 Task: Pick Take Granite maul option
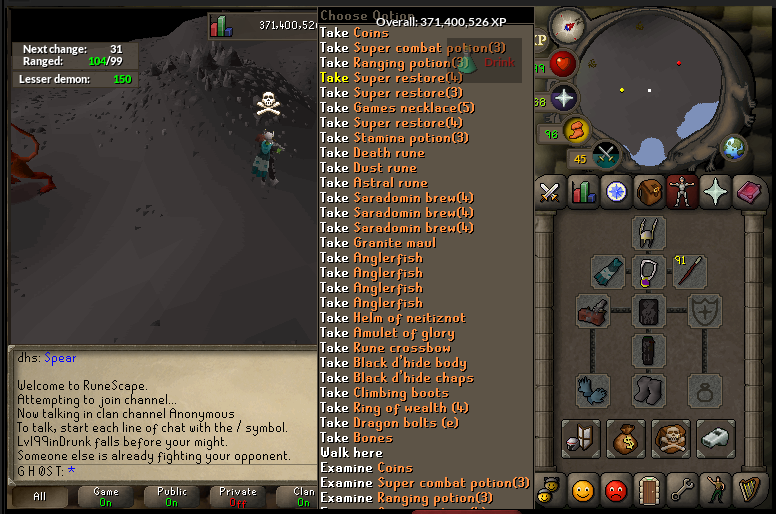tap(381, 243)
